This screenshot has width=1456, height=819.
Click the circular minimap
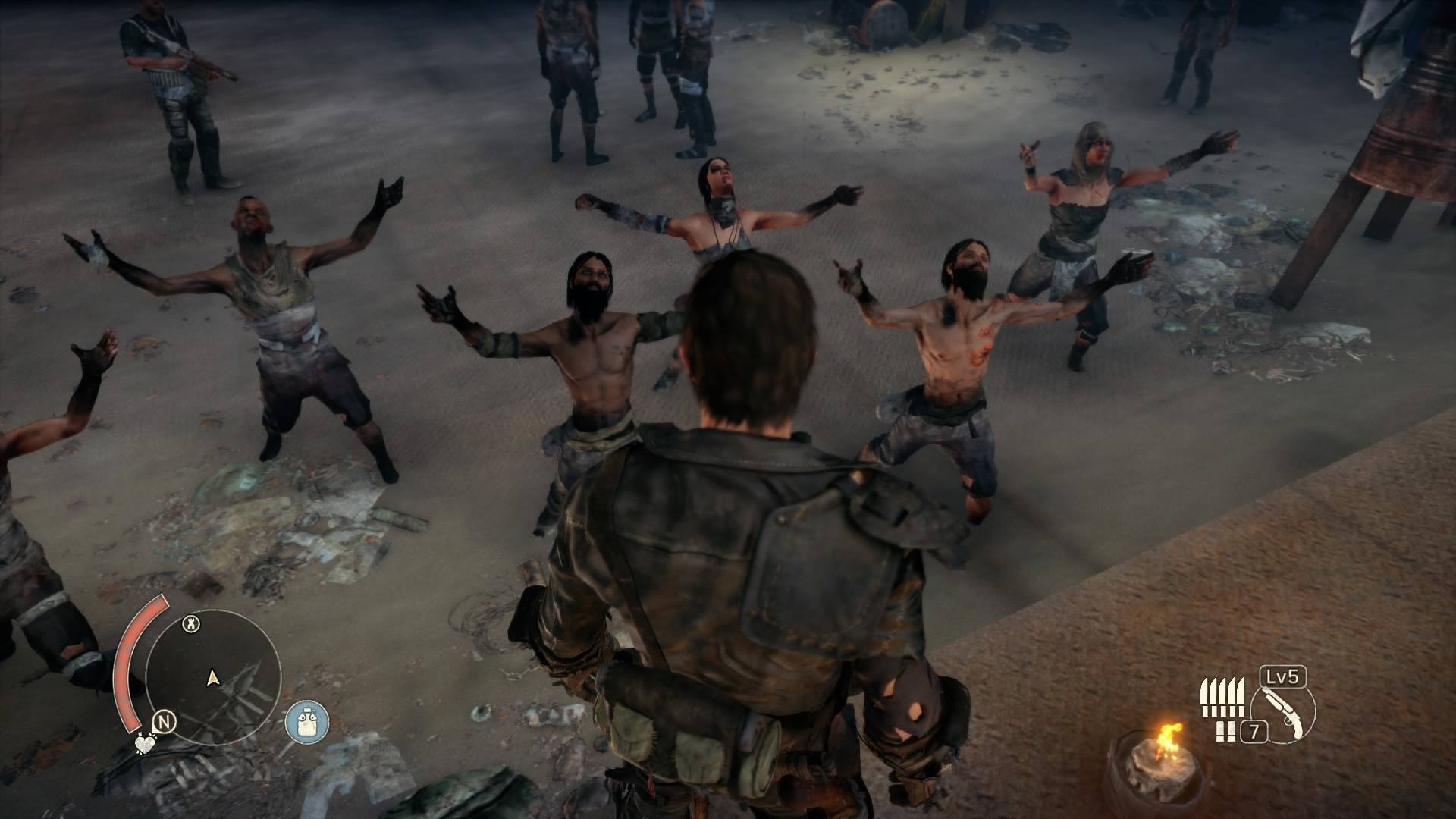click(x=213, y=676)
